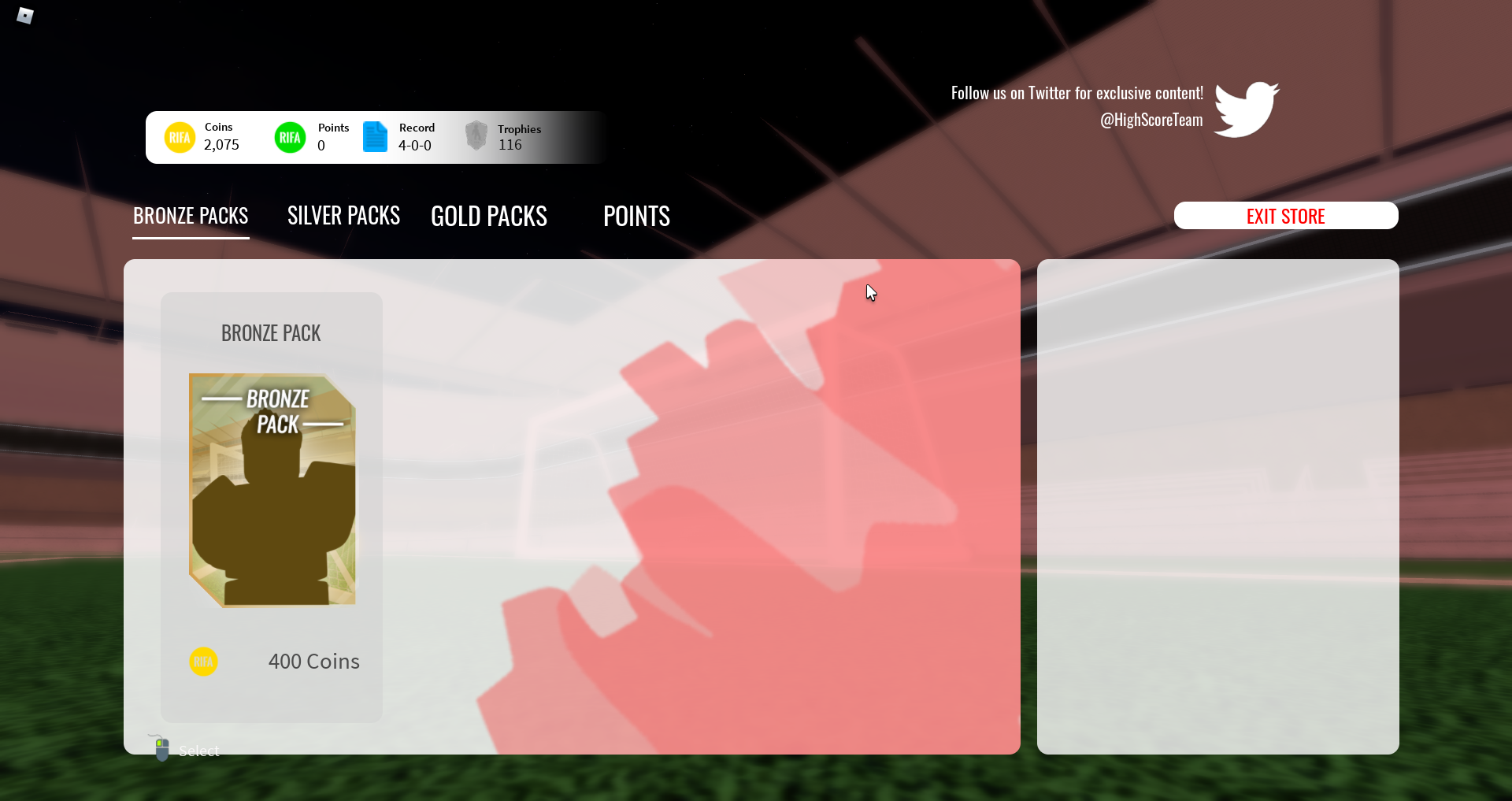Open the Twitter bird icon

click(1247, 109)
